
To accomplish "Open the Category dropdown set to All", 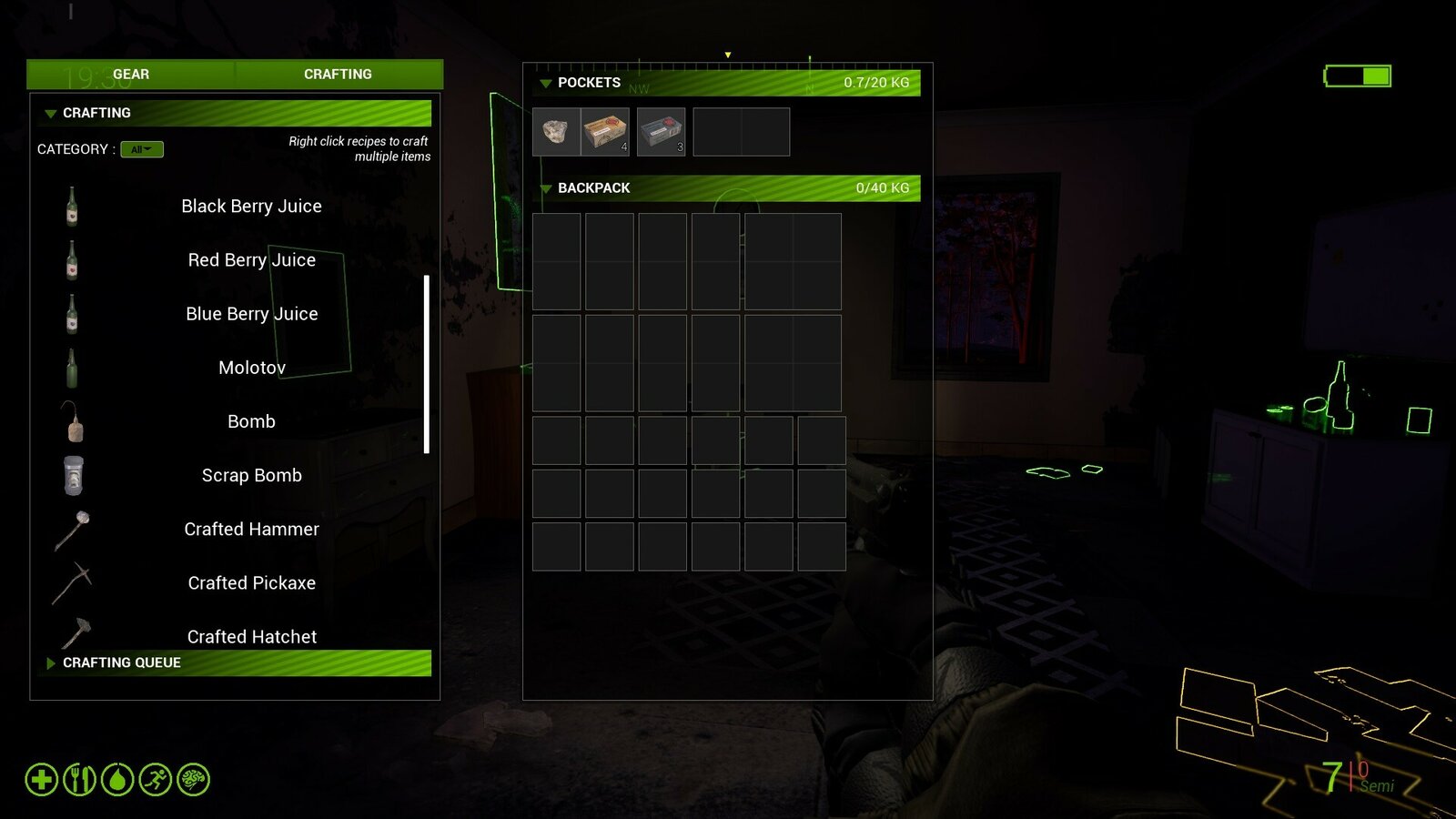I will click(142, 149).
